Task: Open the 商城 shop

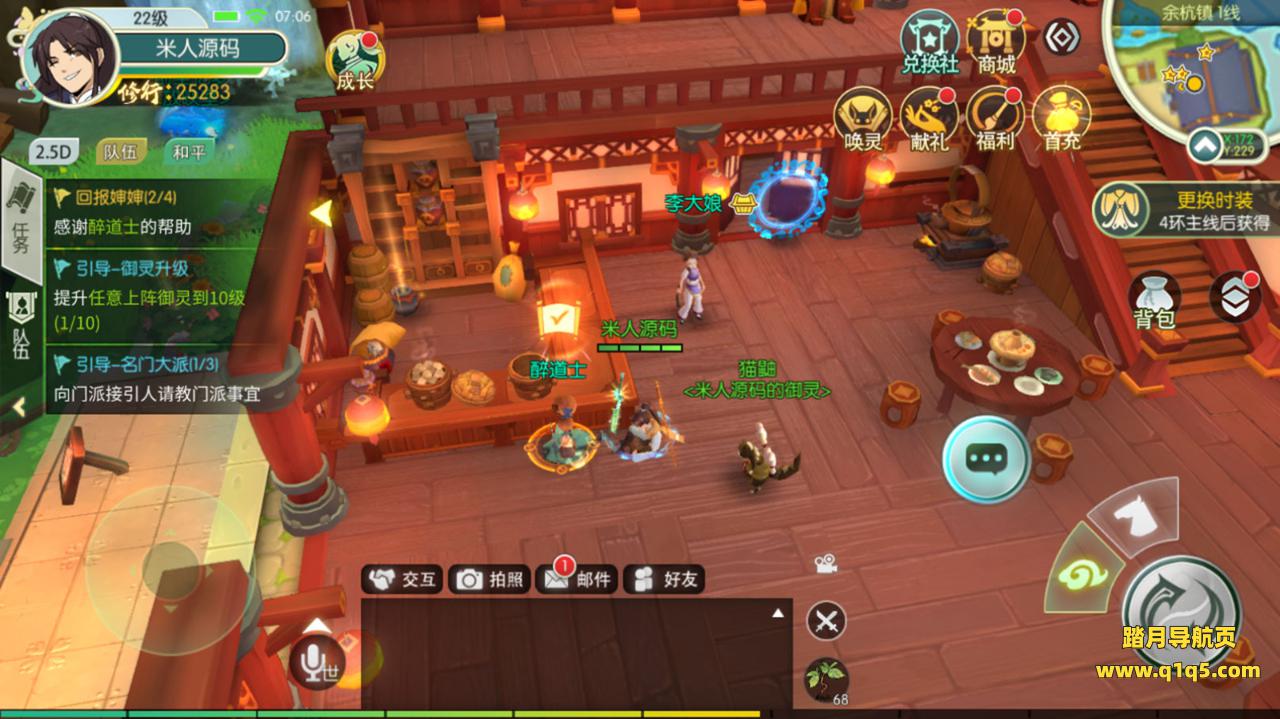Action: (x=996, y=42)
